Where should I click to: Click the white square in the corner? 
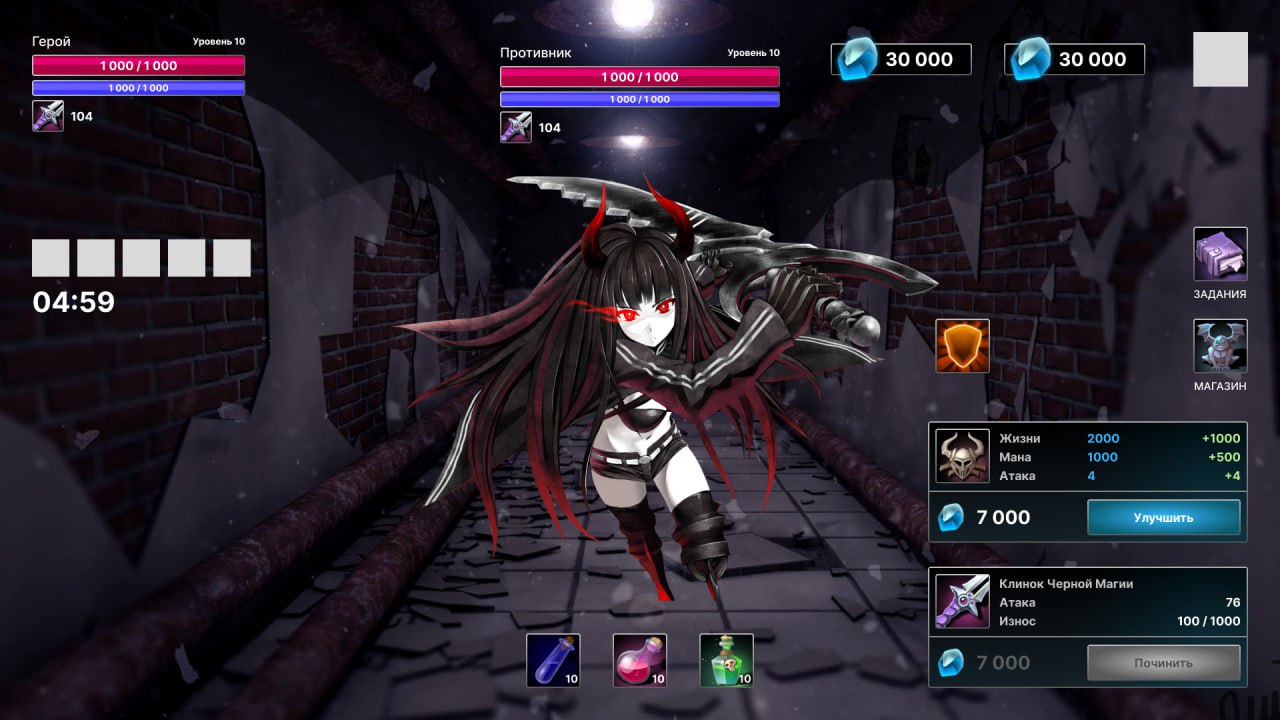click(x=1220, y=59)
